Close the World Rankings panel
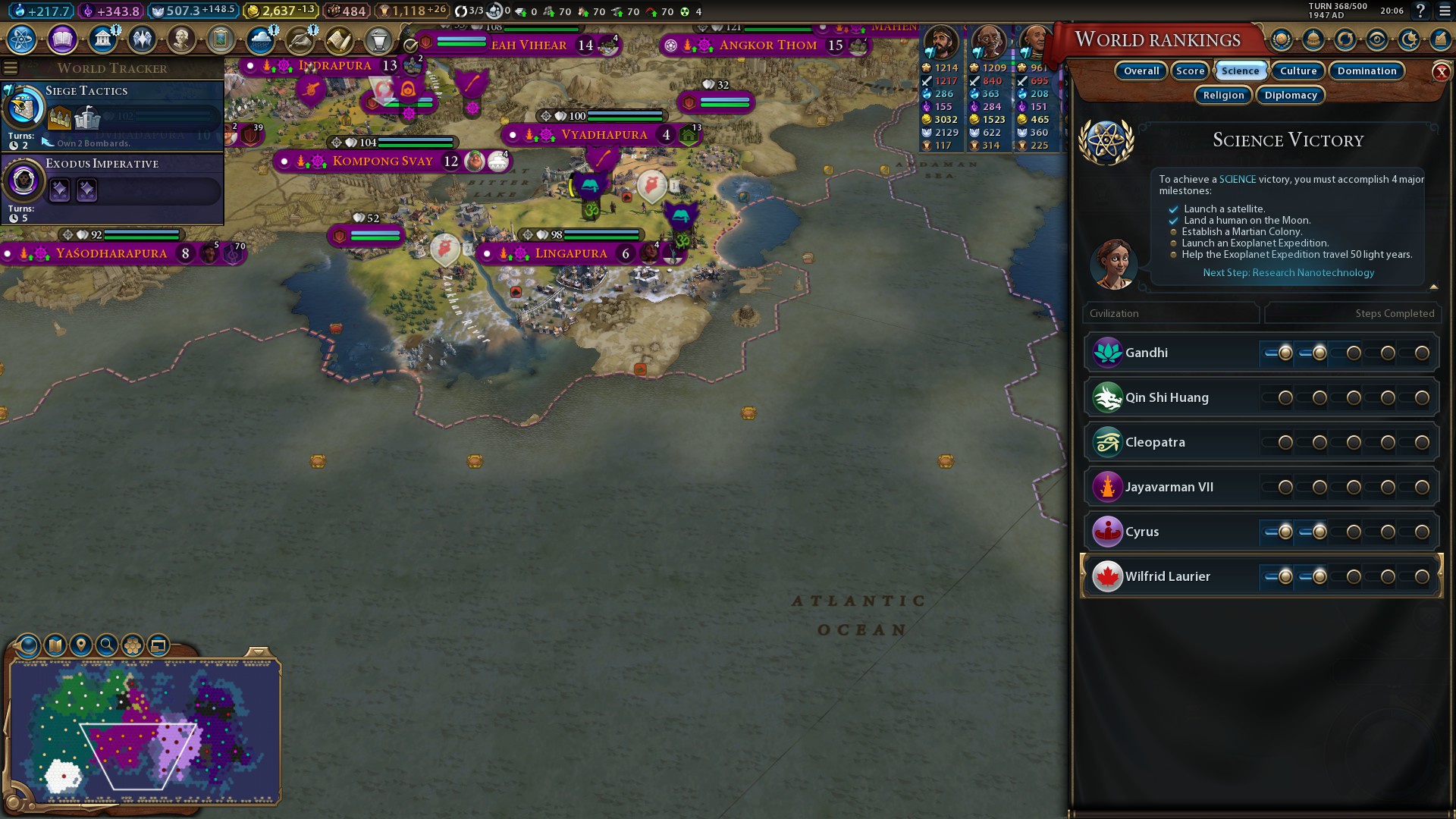The image size is (1456, 819). pyautogui.click(x=1441, y=72)
